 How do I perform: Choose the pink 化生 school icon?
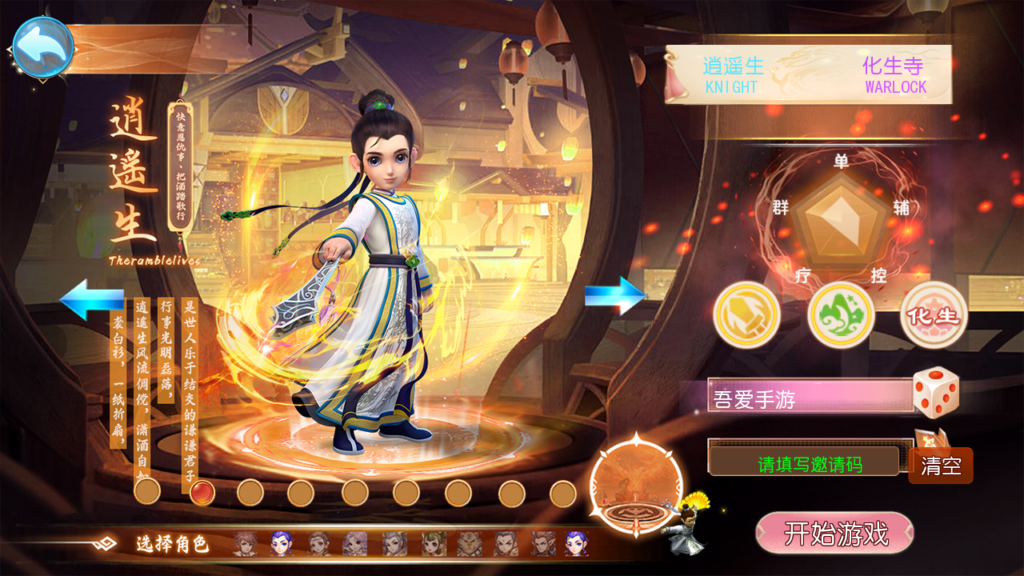click(x=933, y=315)
